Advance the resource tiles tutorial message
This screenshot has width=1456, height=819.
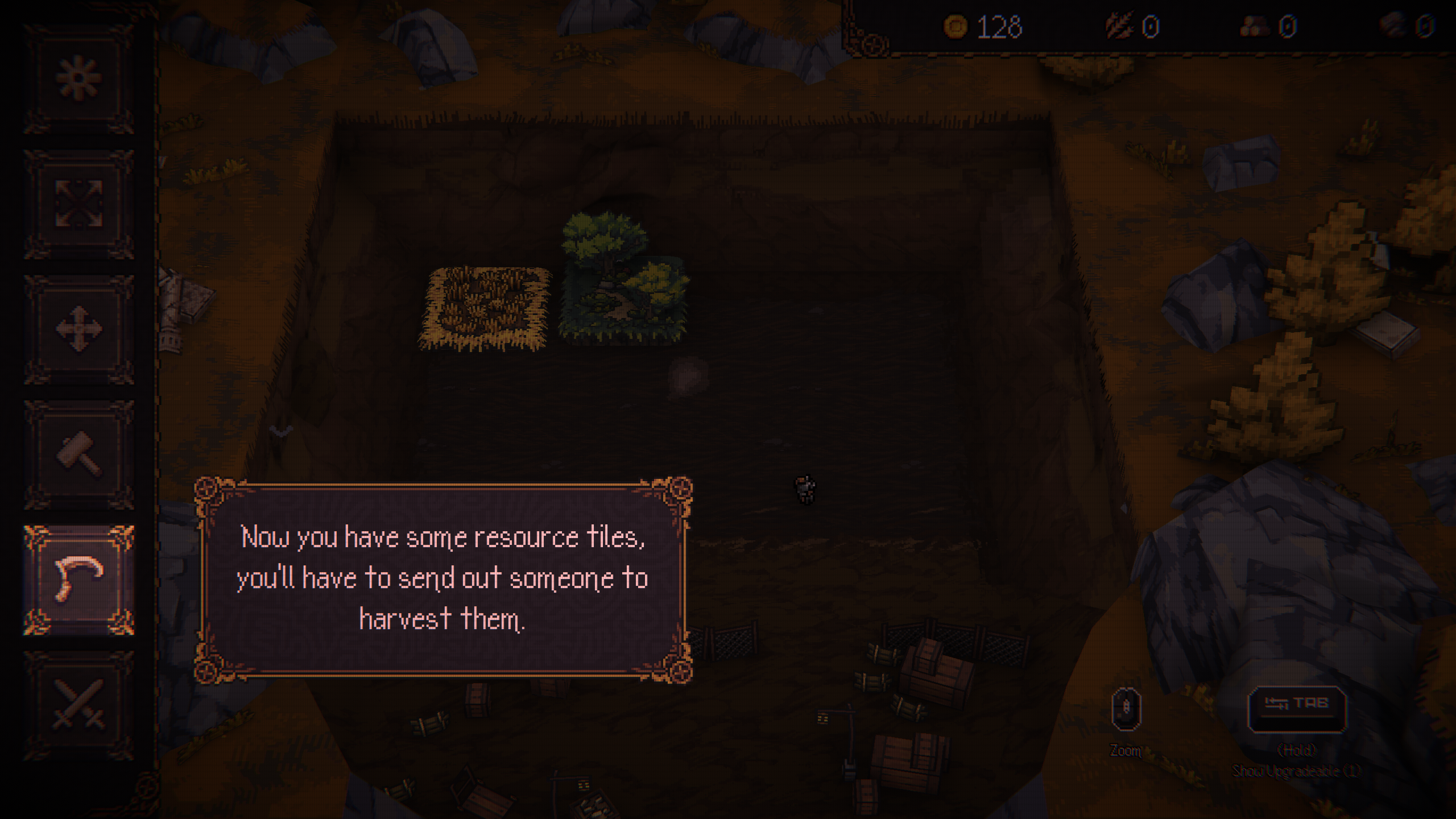coord(442,578)
